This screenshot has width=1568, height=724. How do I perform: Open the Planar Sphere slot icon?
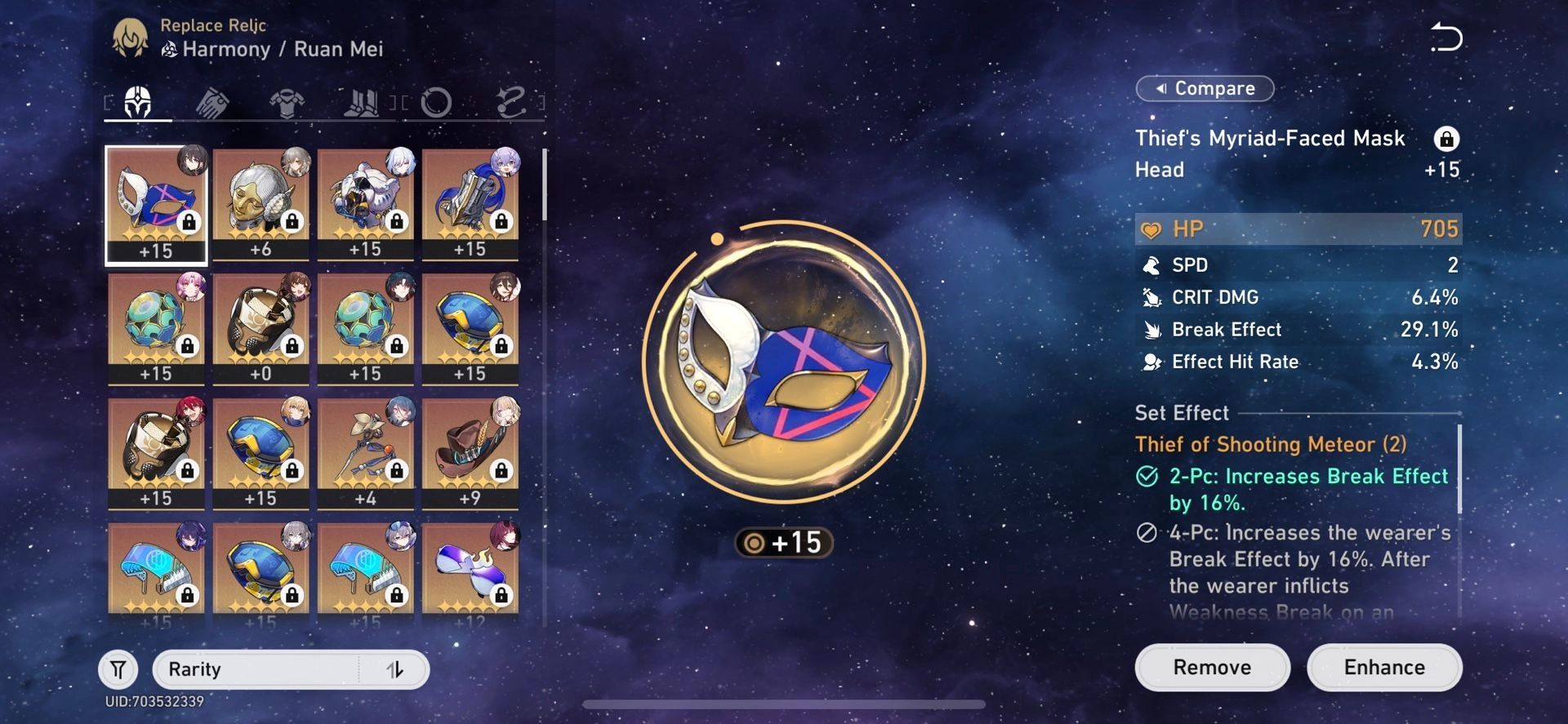pyautogui.click(x=438, y=102)
